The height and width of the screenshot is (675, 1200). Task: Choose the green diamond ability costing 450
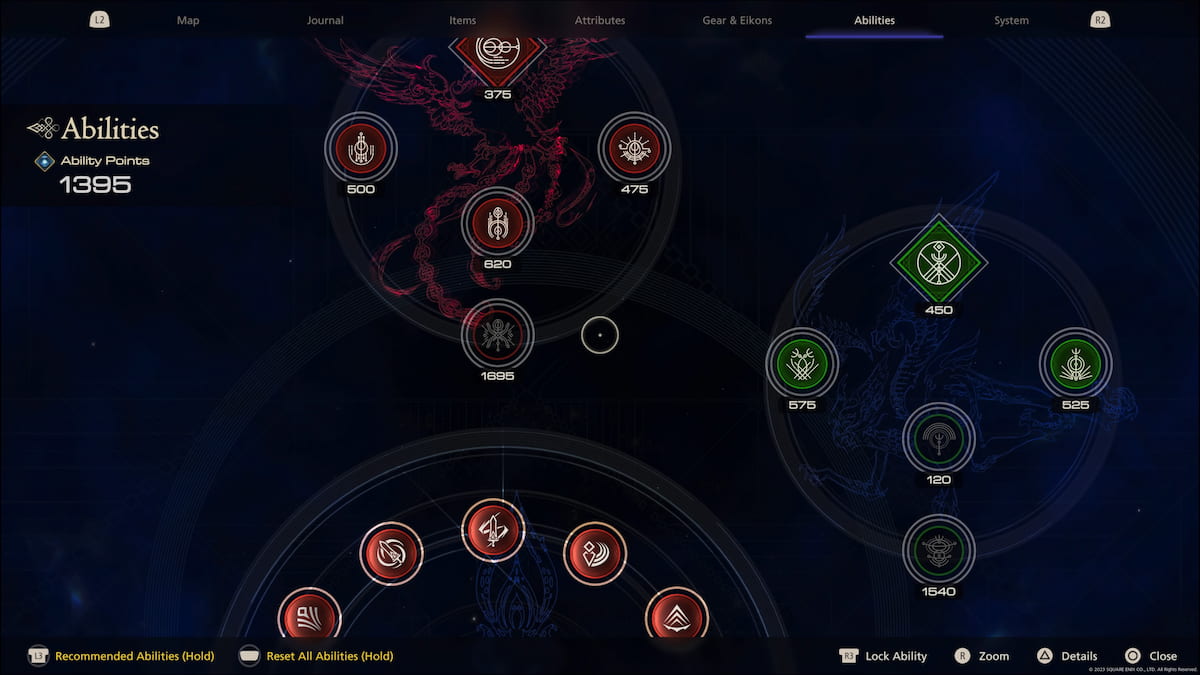coord(938,263)
